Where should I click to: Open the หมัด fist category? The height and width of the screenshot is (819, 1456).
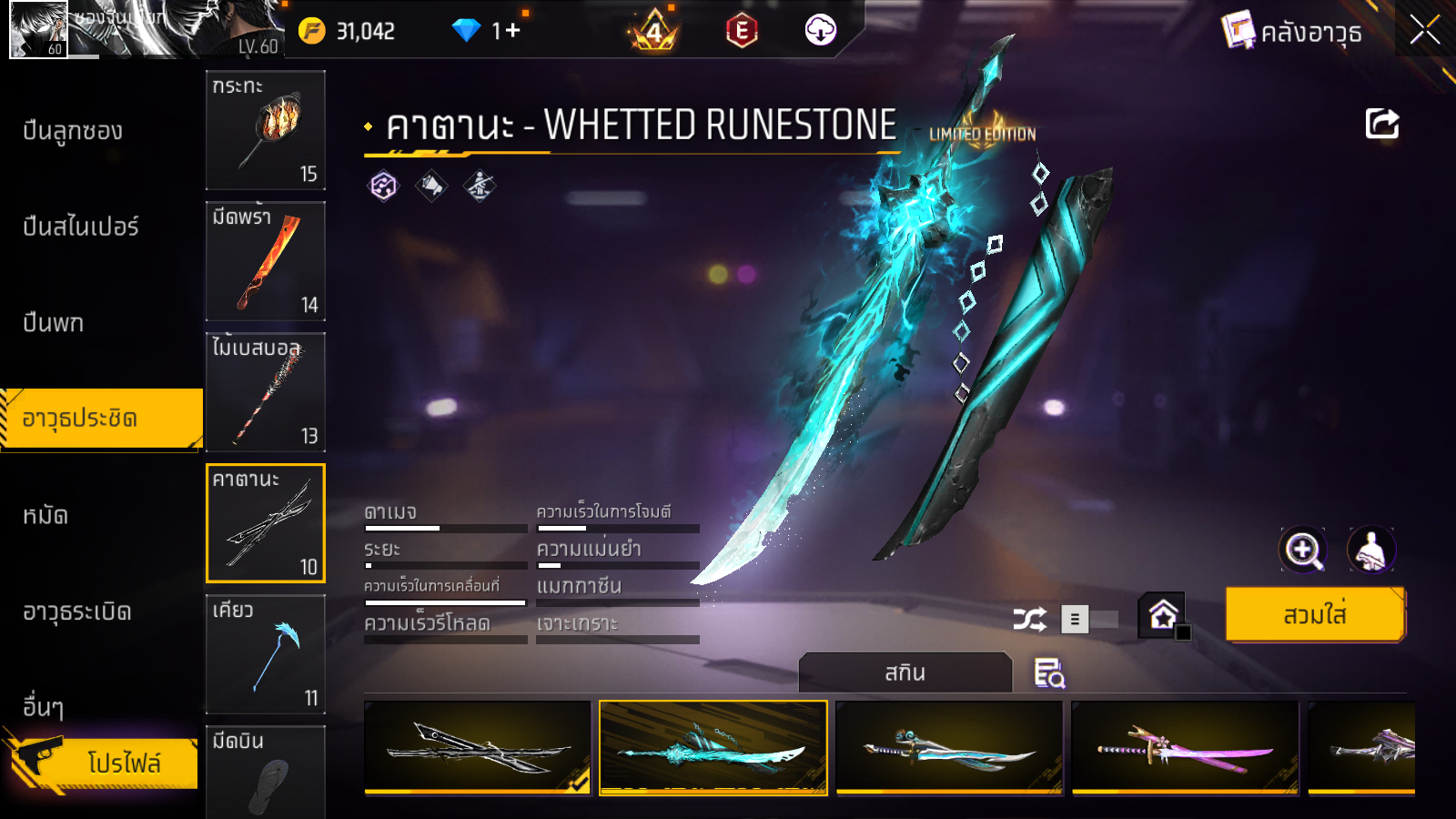[x=45, y=516]
